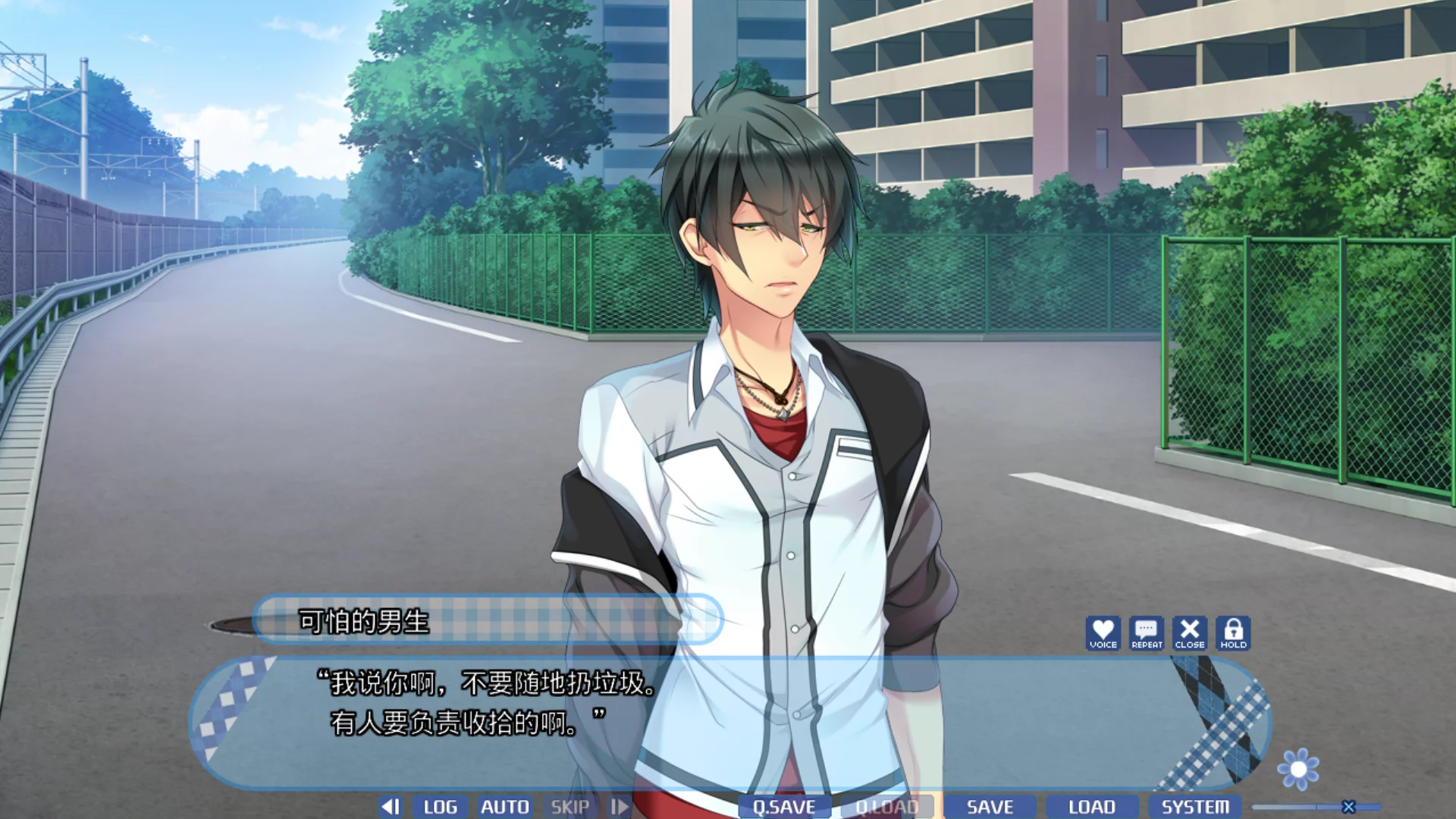Open the SYSTEM settings menu
Screen dimensions: 1456x819
[x=1195, y=807]
